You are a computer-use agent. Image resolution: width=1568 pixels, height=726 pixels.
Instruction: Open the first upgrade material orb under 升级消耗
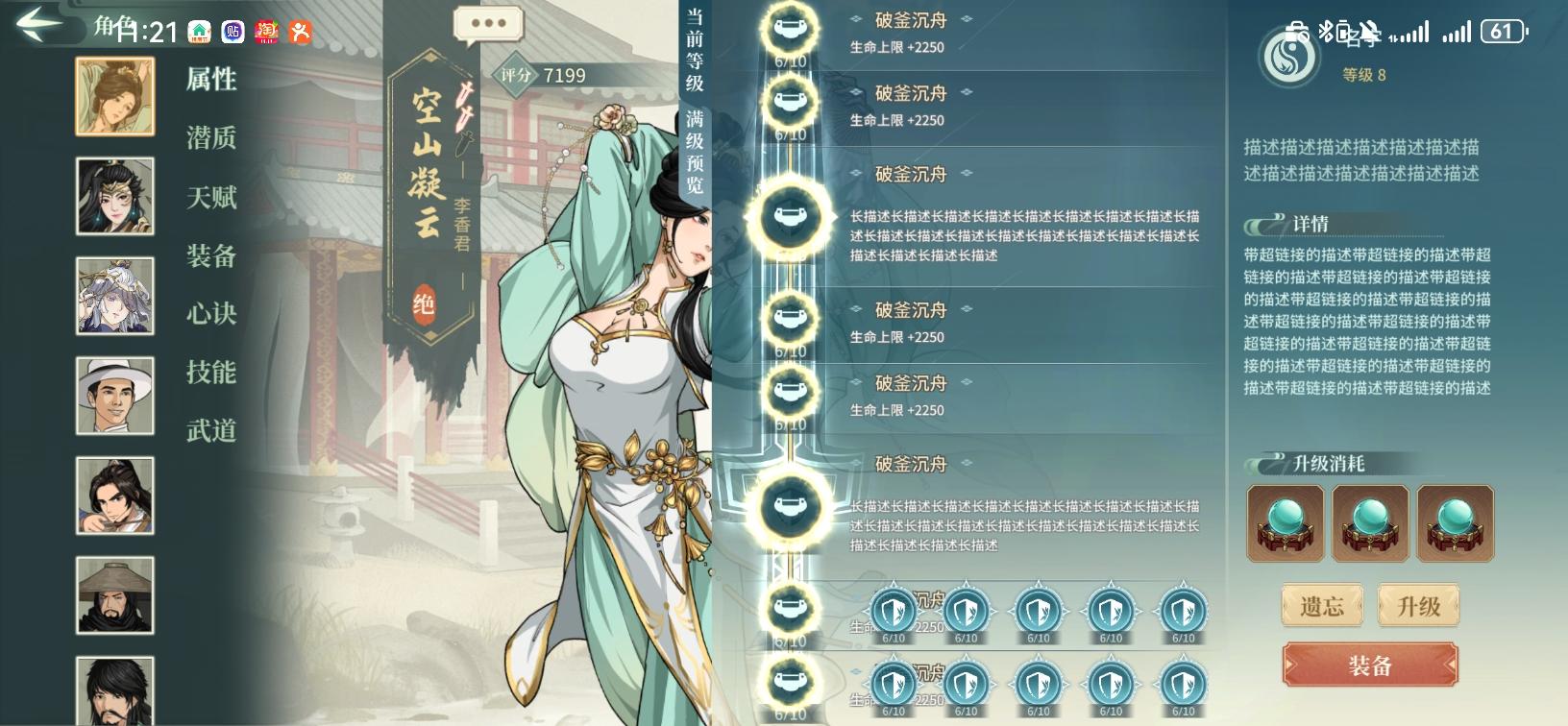[1286, 523]
